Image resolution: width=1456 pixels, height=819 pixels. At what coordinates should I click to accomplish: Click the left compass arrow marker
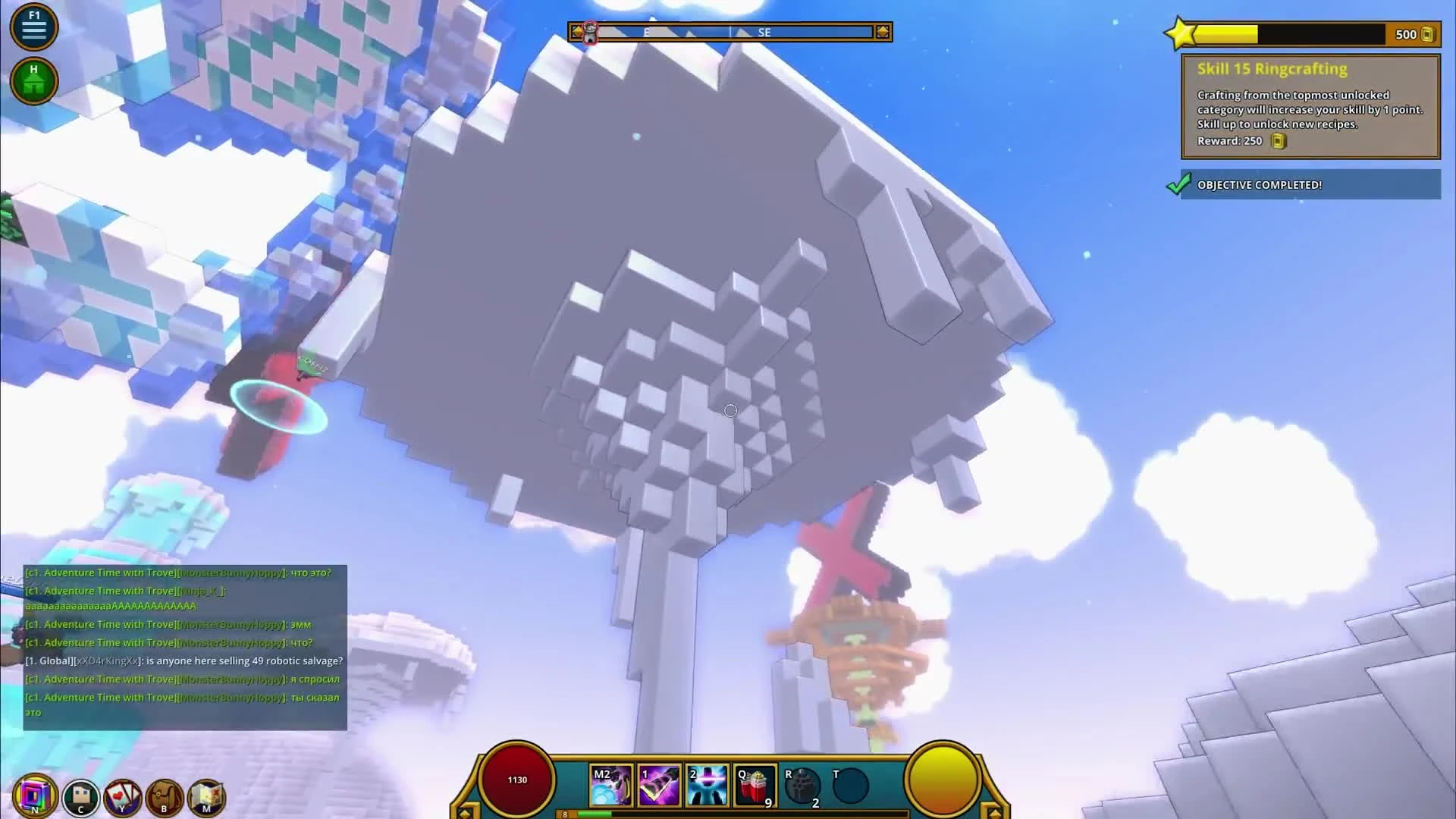(x=578, y=32)
